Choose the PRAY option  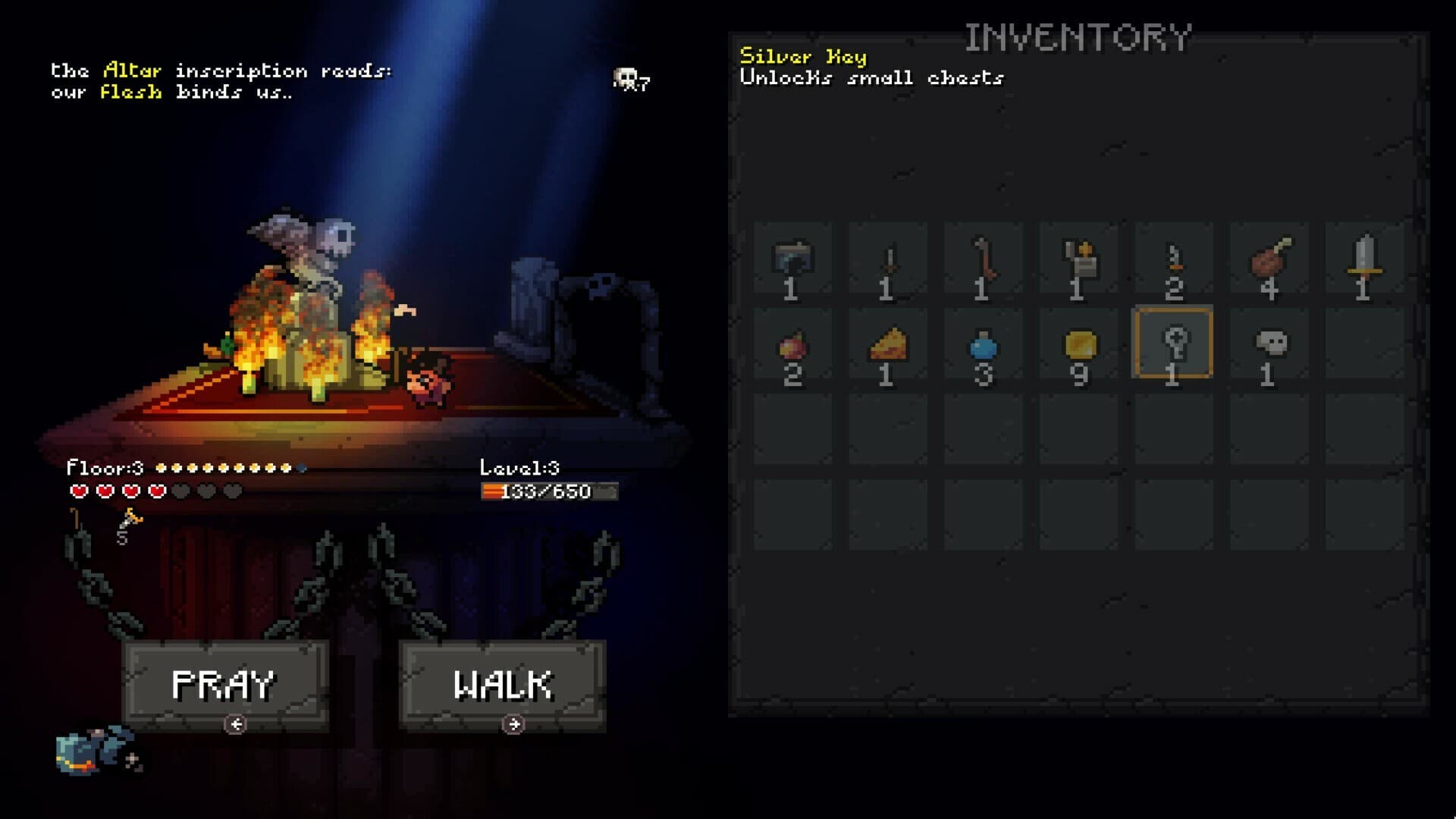(224, 683)
